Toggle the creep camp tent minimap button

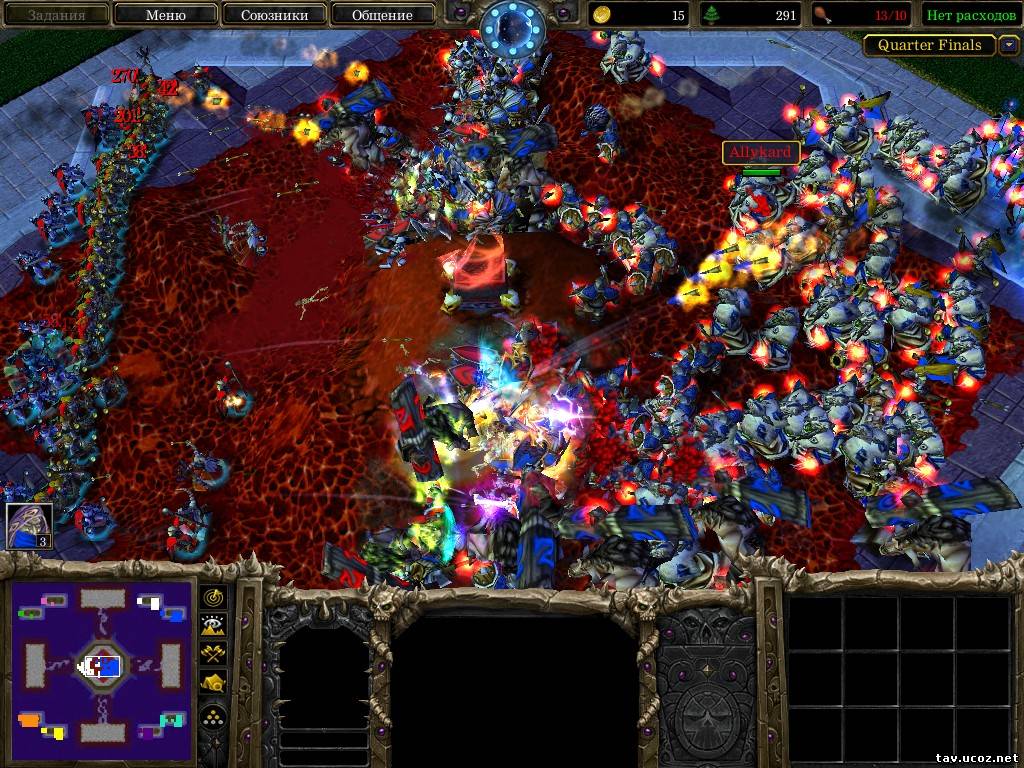point(215,683)
